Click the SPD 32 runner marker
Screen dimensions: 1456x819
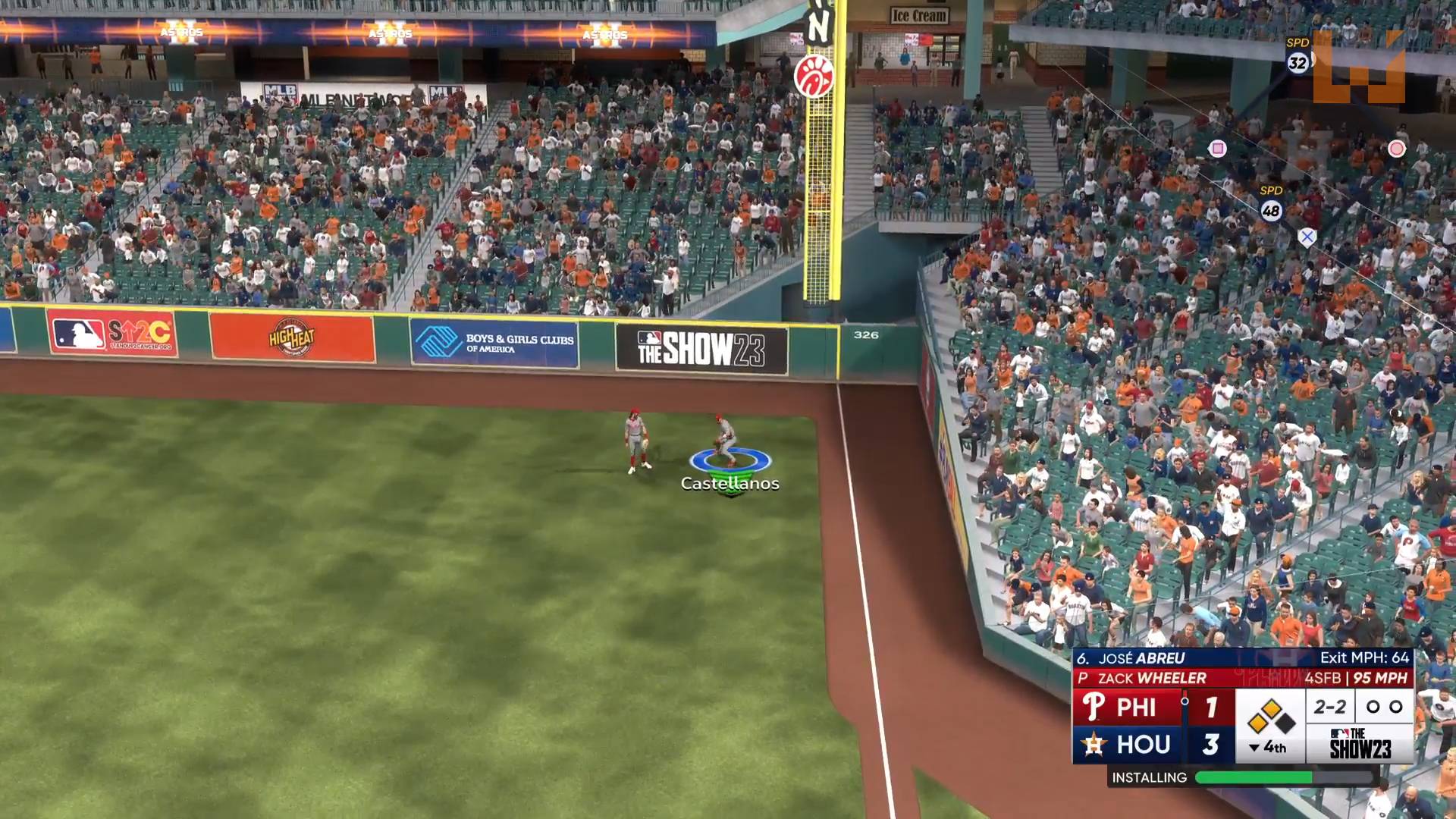pyautogui.click(x=1298, y=62)
